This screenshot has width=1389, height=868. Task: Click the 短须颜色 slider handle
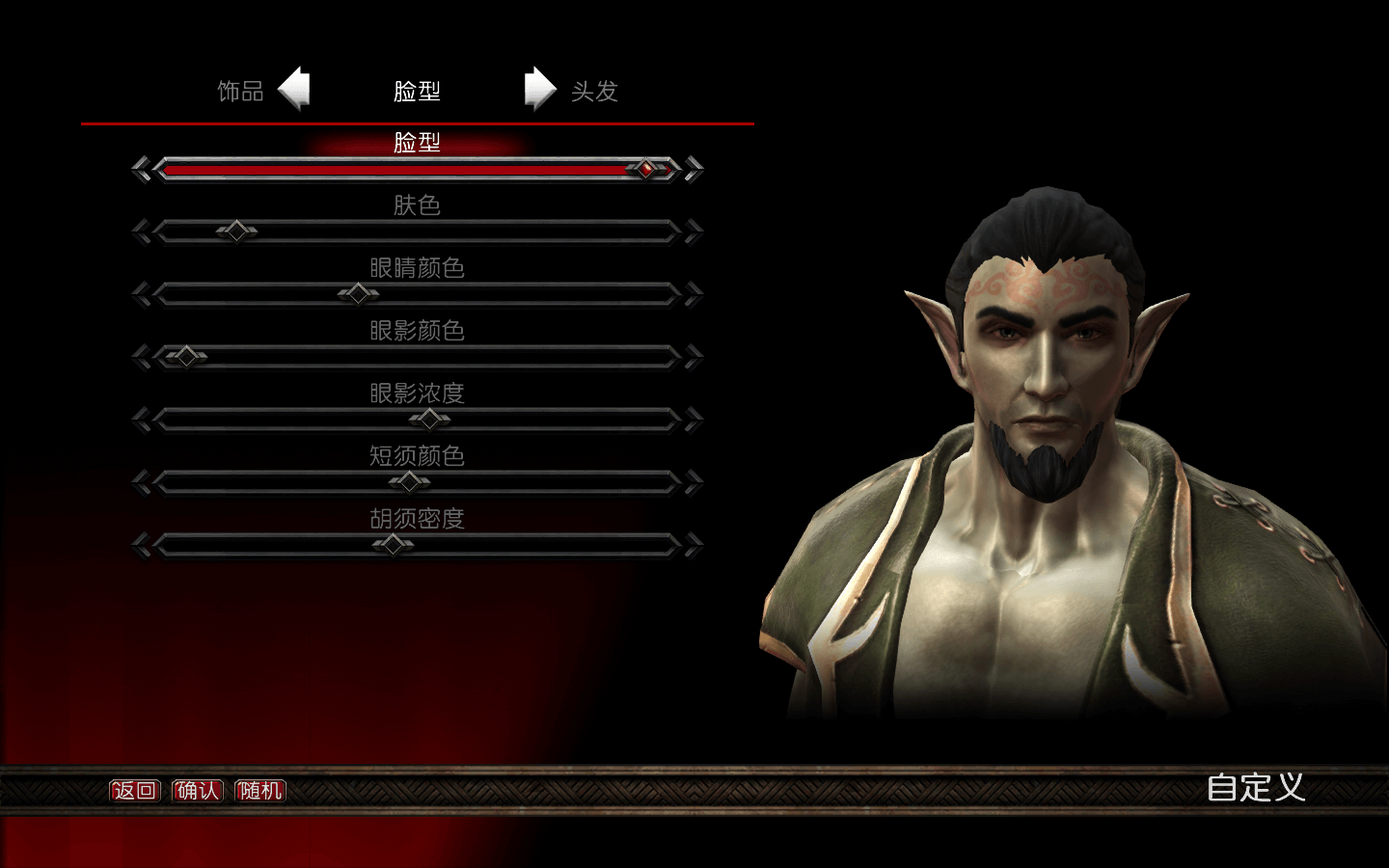click(x=410, y=481)
